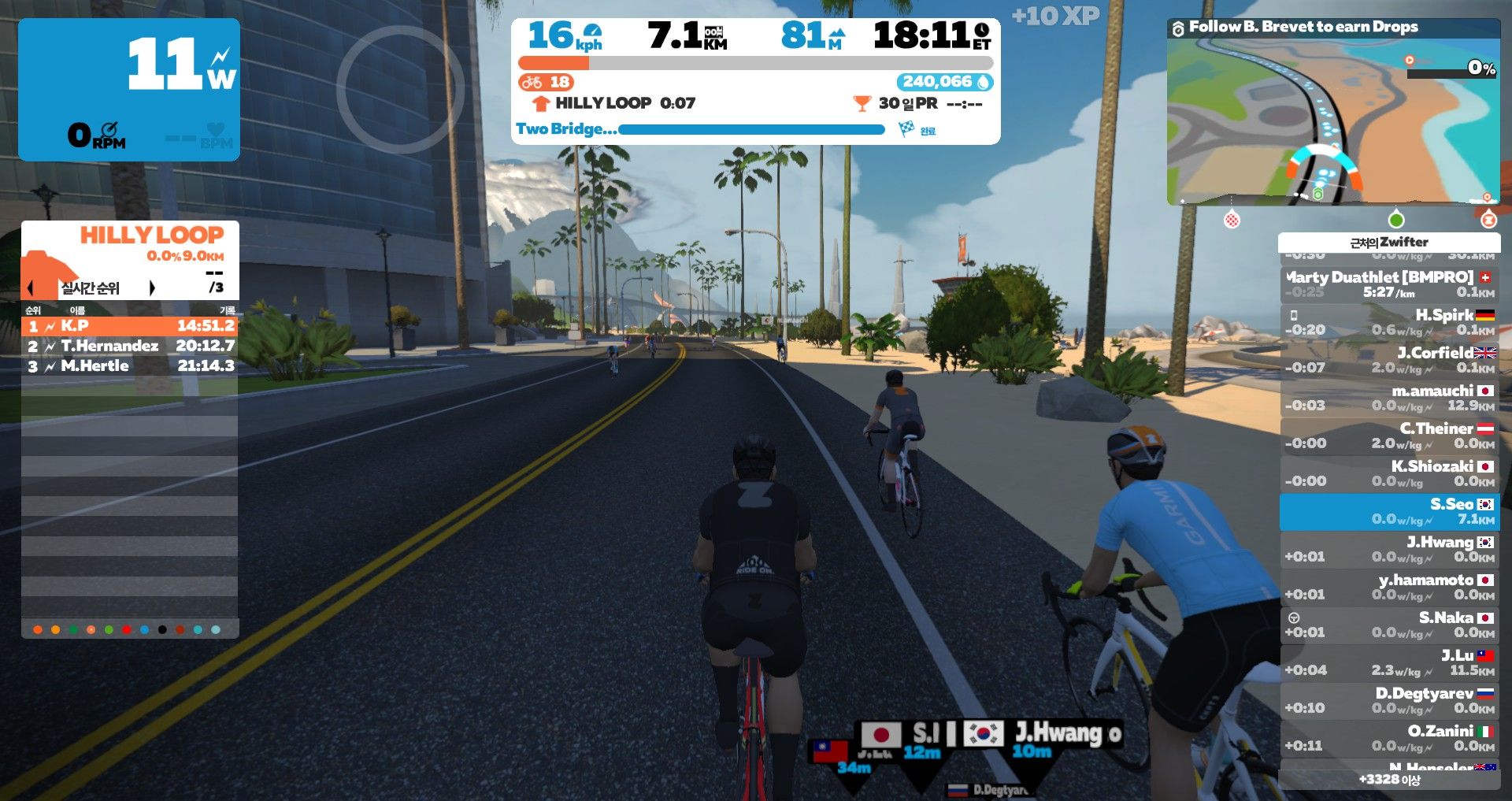Screen dimensions: 1512x801
Task: Click the highlighted S.Seo rider row
Action: [1389, 511]
